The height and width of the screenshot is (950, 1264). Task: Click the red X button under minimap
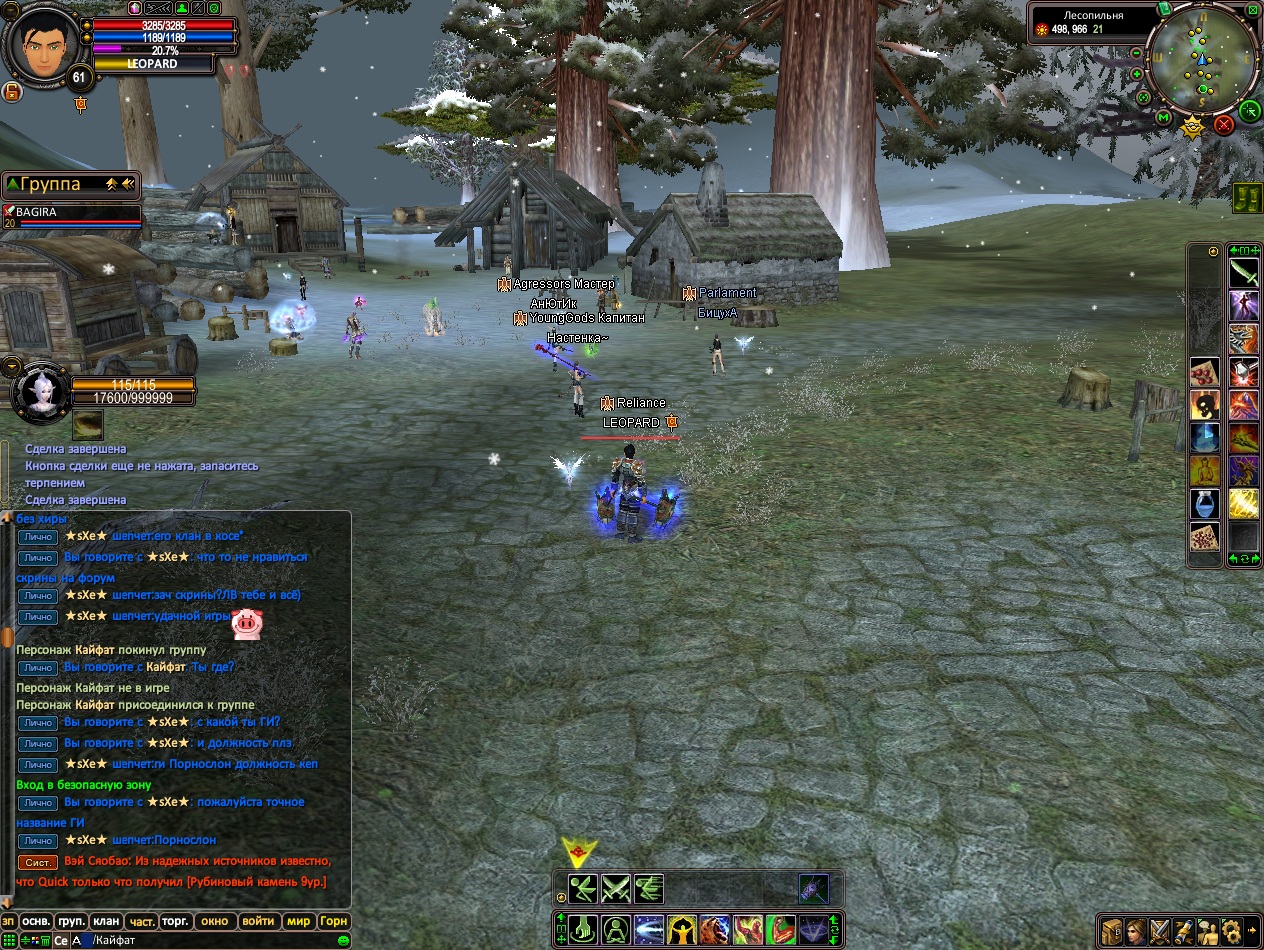[1223, 125]
